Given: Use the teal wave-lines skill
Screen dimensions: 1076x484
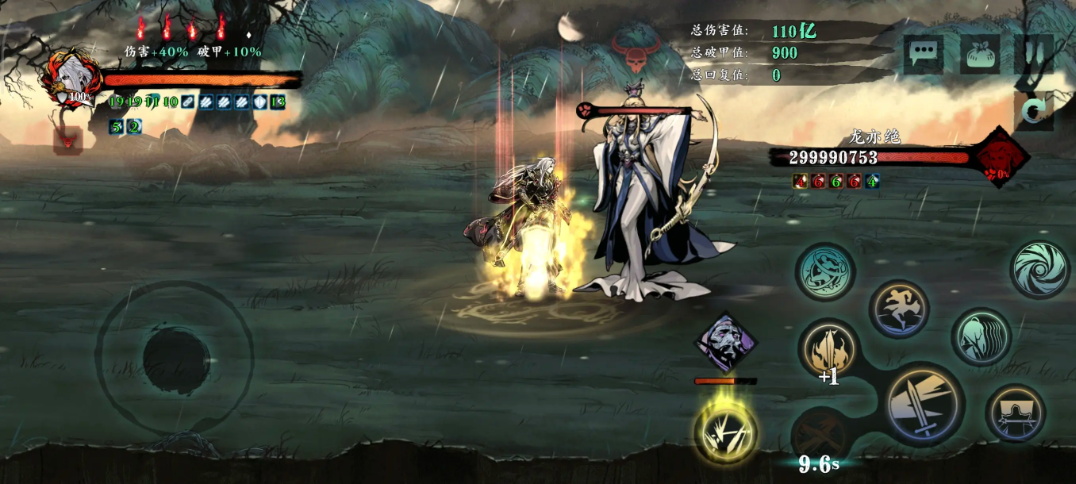Looking at the screenshot, I should pyautogui.click(x=981, y=337).
